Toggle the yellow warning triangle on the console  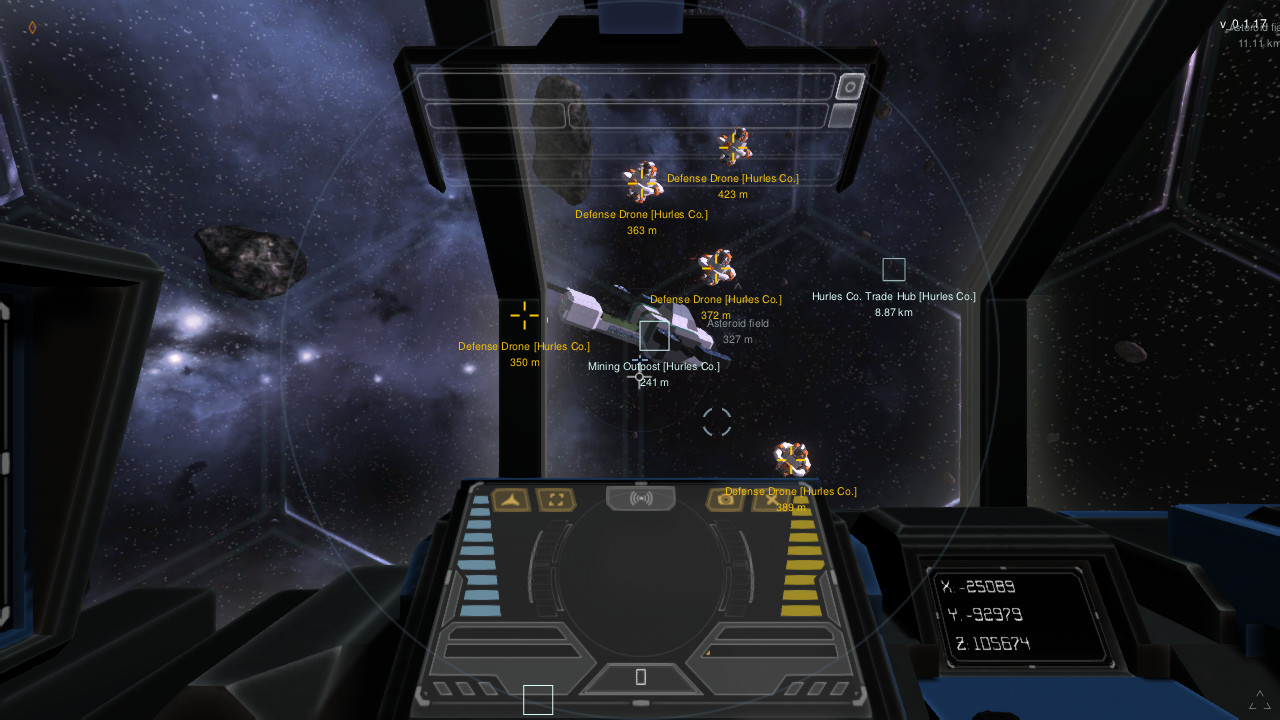(x=707, y=654)
